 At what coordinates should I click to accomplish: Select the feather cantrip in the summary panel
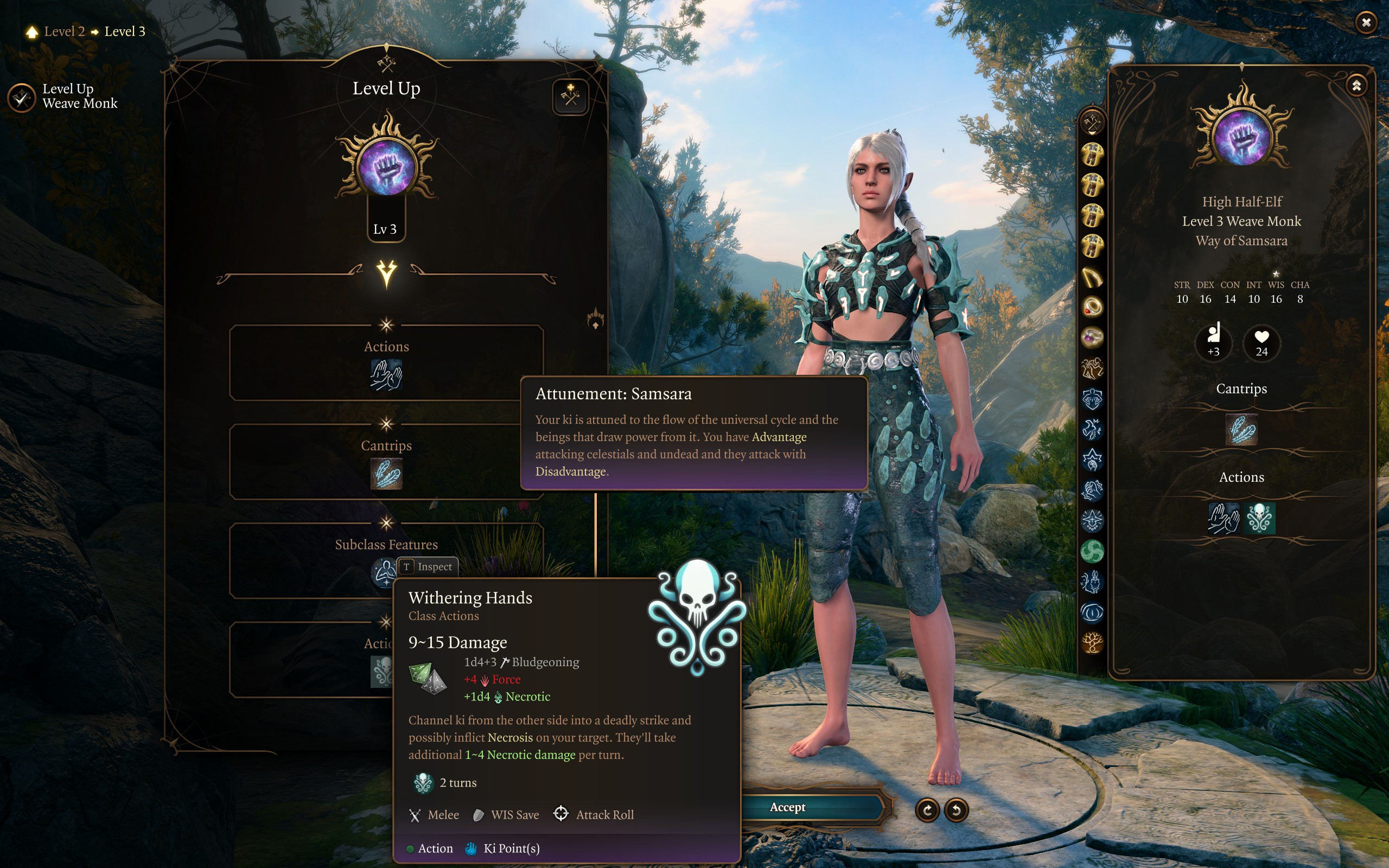pyautogui.click(x=1241, y=430)
